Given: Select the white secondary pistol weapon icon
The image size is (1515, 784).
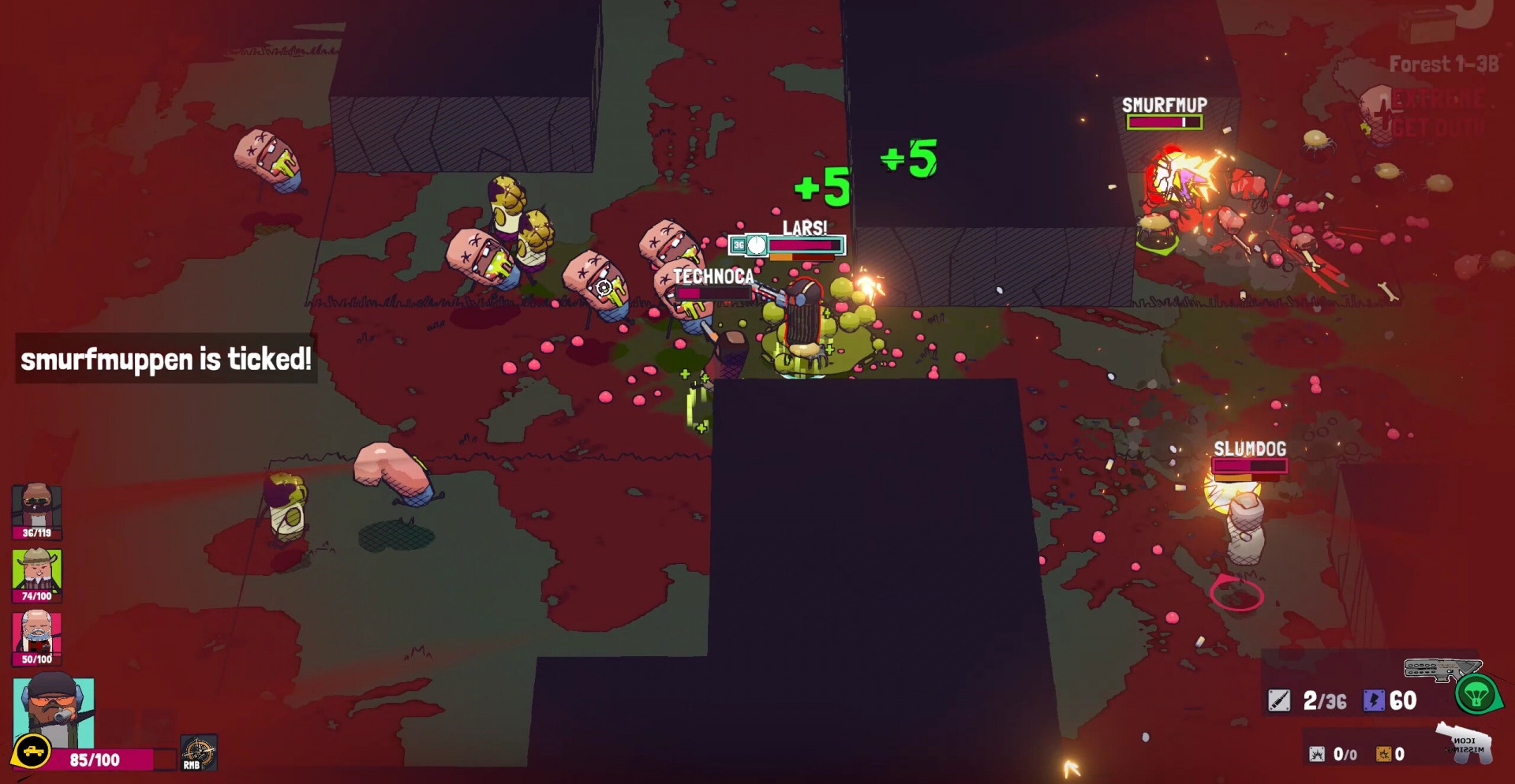Looking at the screenshot, I should [1464, 742].
